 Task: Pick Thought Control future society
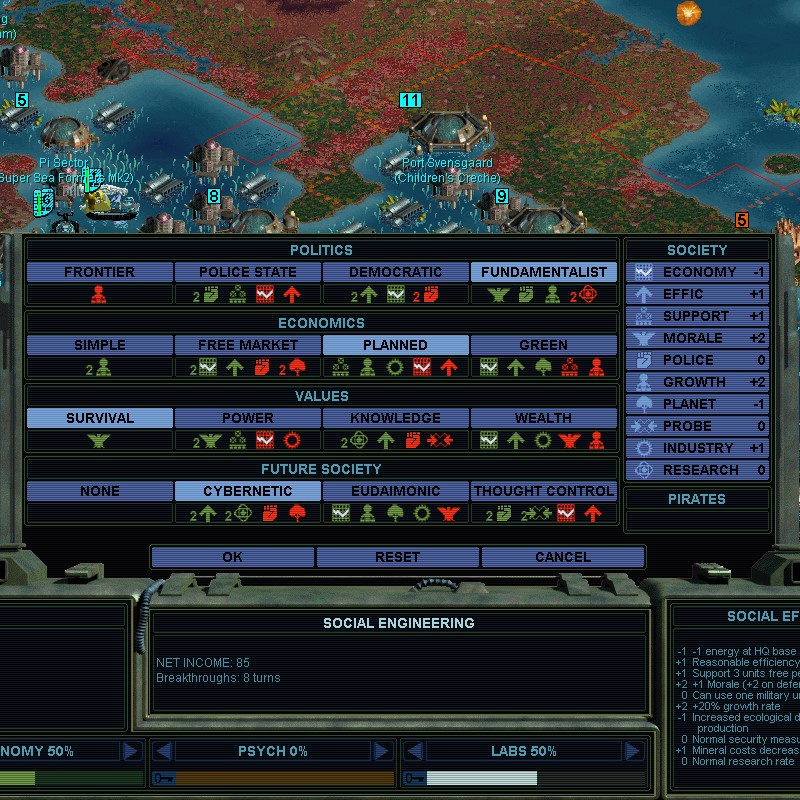coord(544,491)
